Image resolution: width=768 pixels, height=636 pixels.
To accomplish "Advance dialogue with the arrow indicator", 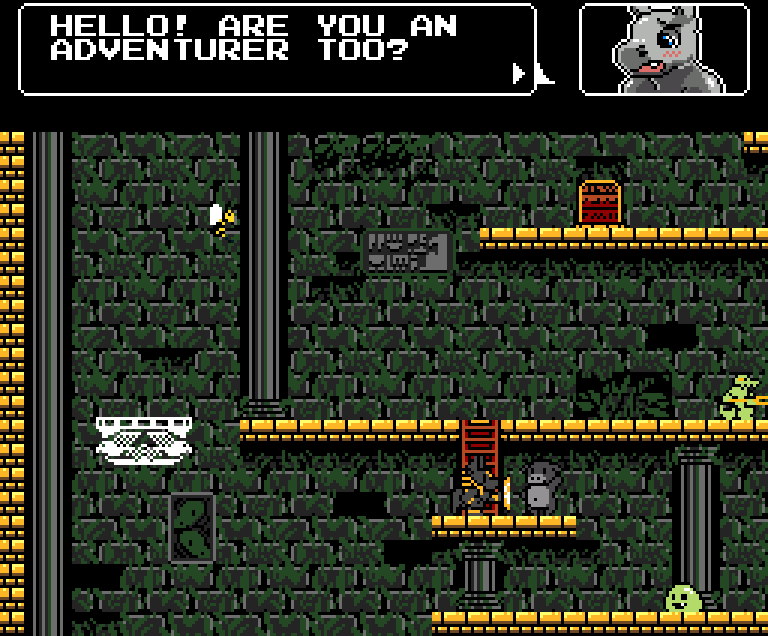I will pyautogui.click(x=519, y=73).
